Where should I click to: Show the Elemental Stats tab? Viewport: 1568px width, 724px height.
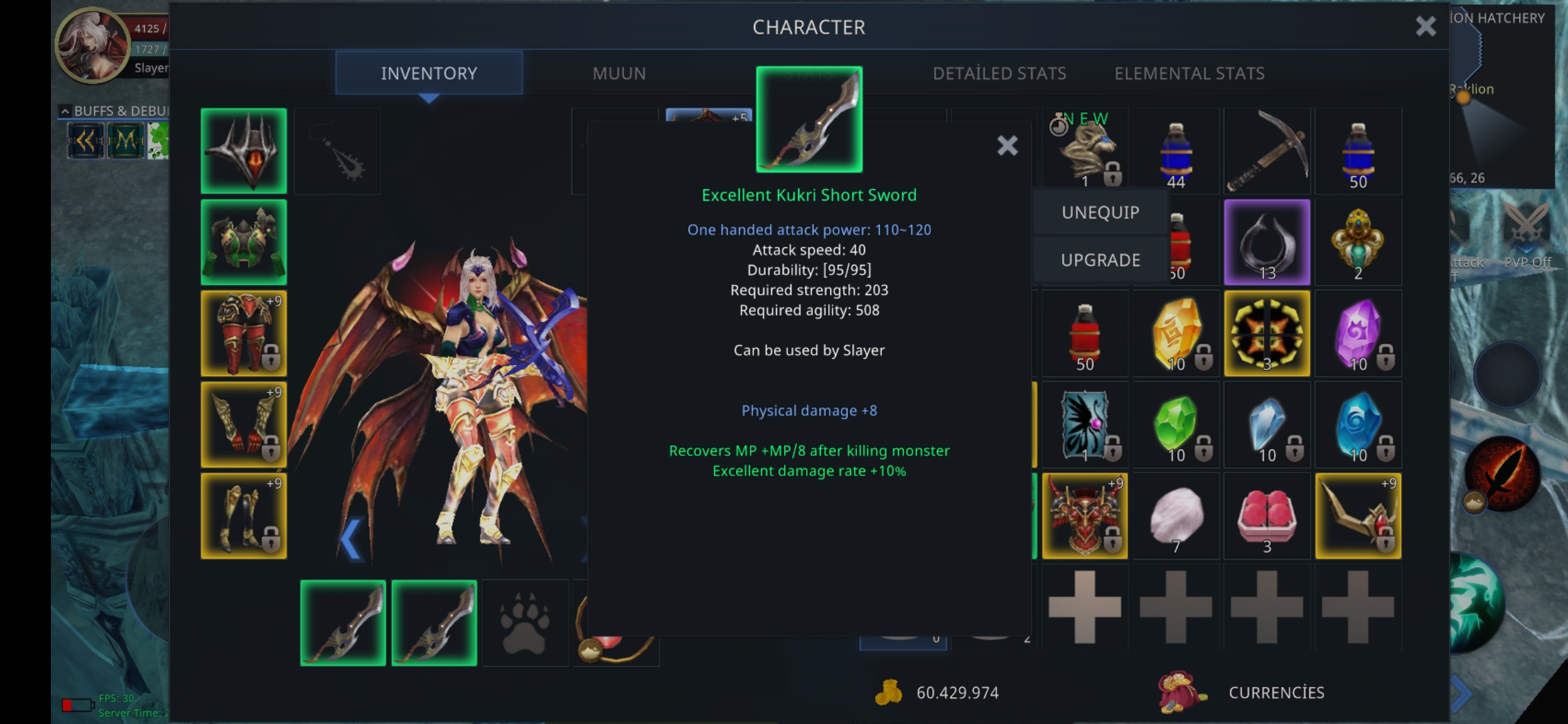1189,73
